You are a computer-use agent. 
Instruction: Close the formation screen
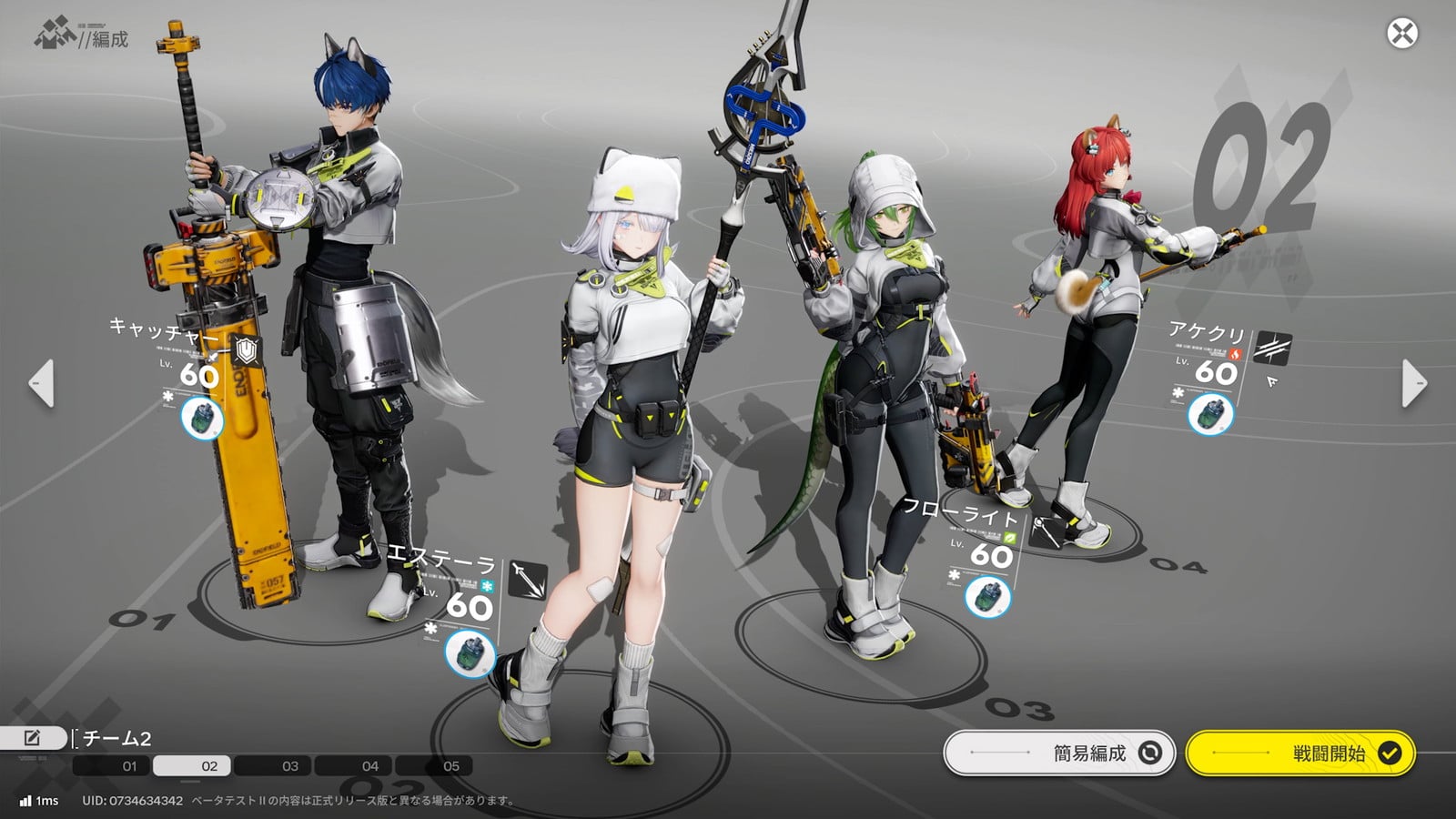[1401, 34]
